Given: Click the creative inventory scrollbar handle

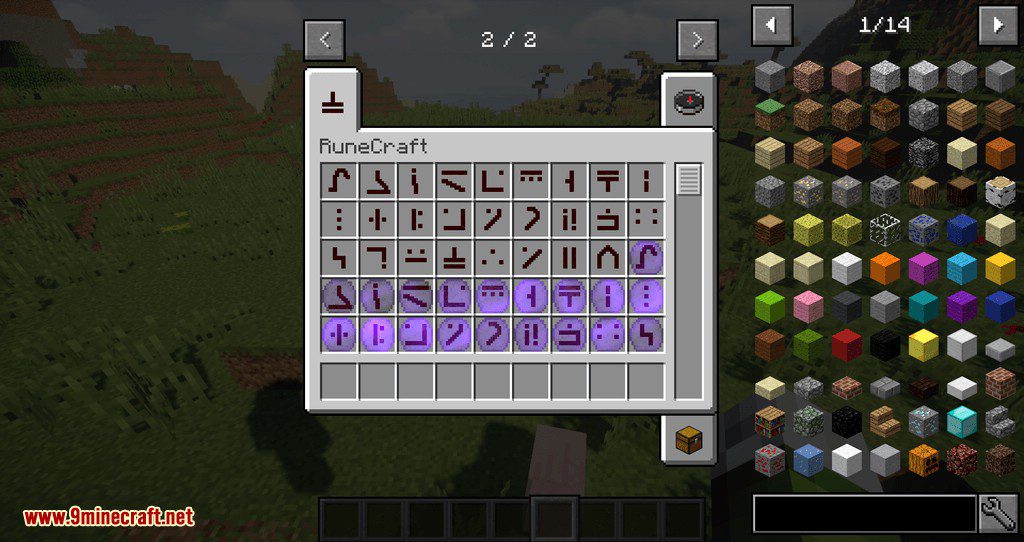Looking at the screenshot, I should 689,181.
